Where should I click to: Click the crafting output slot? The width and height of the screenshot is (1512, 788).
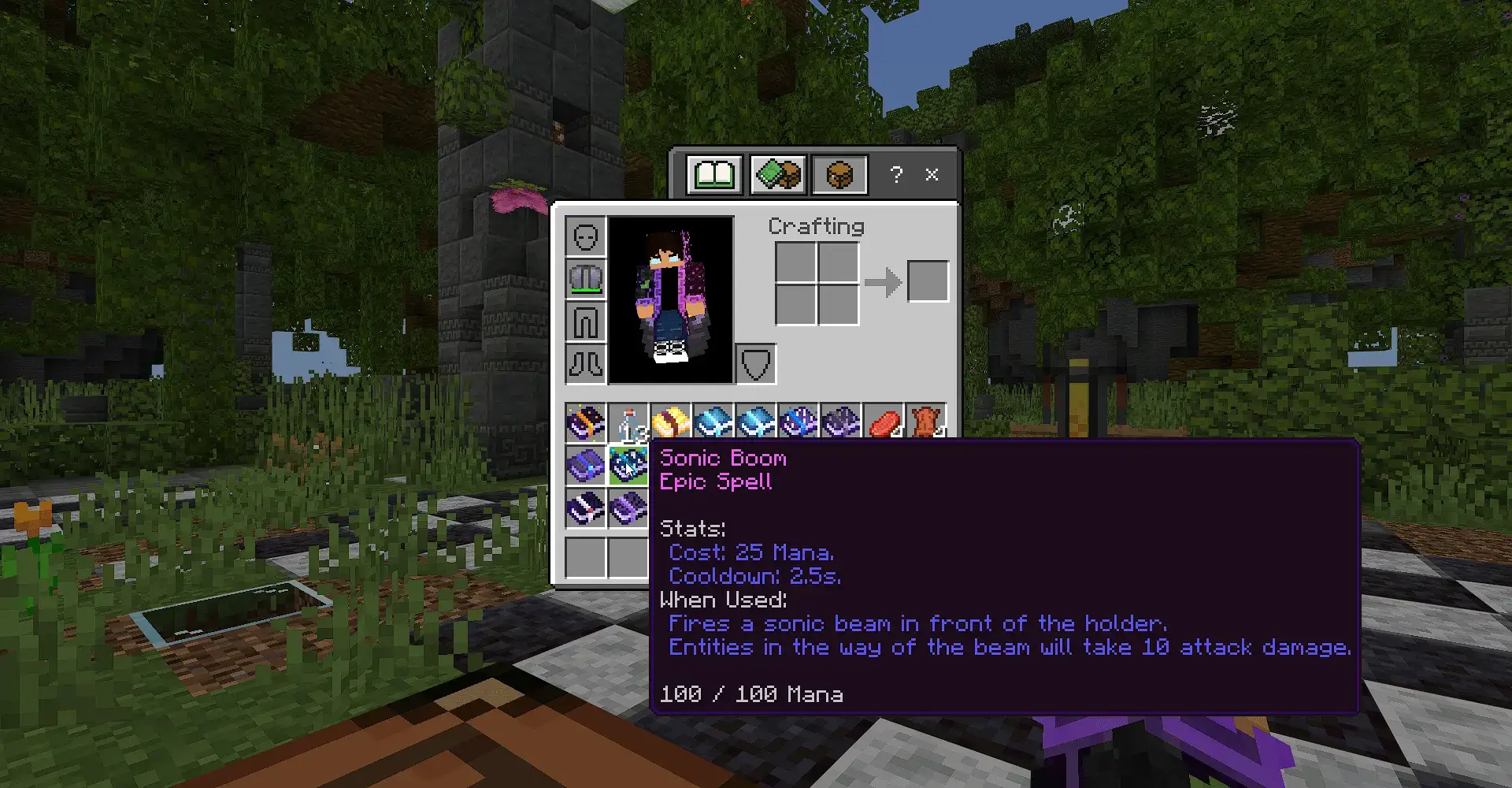[x=928, y=281]
